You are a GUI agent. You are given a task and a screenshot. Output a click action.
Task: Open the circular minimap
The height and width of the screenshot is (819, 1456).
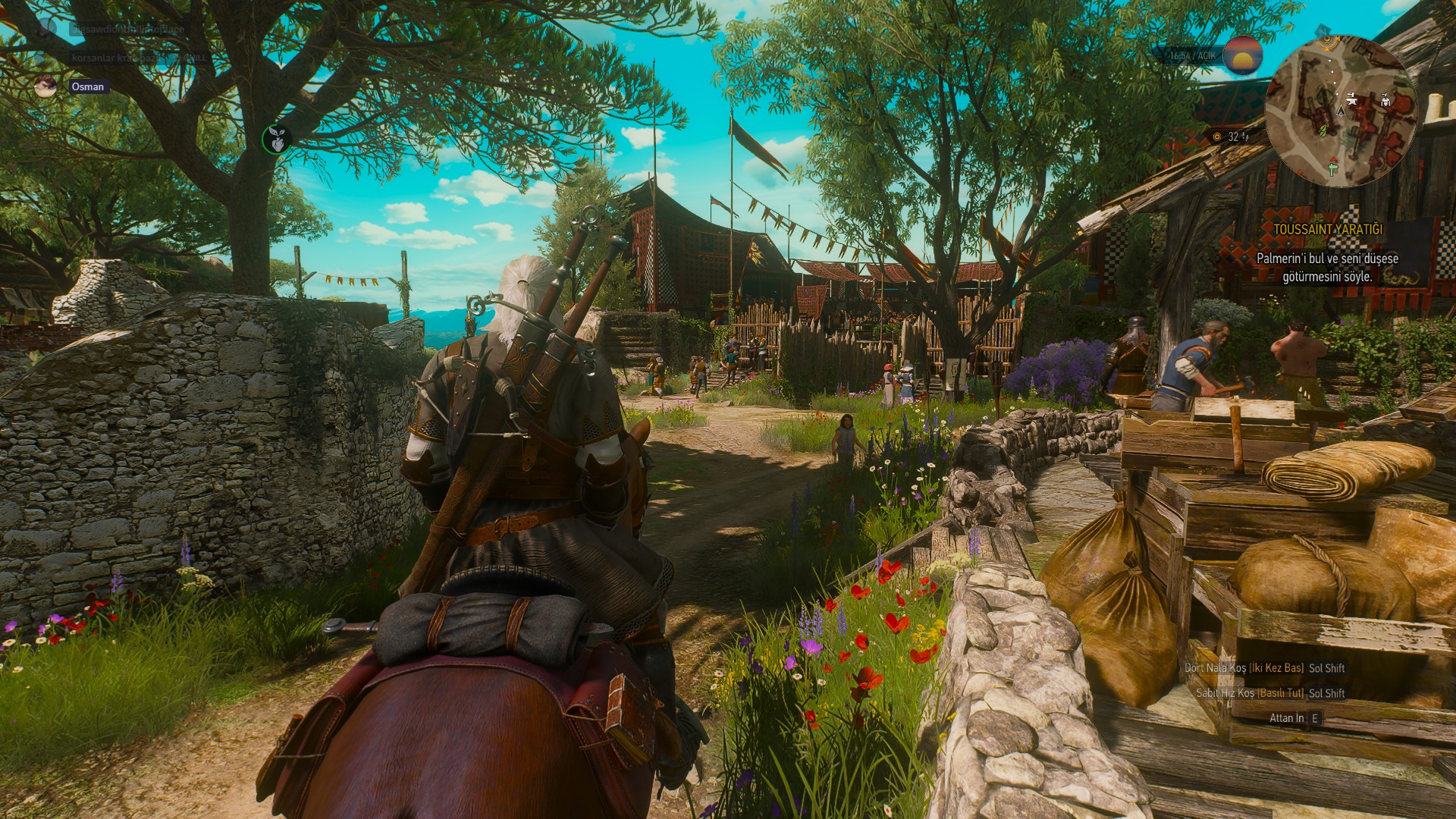1341,111
